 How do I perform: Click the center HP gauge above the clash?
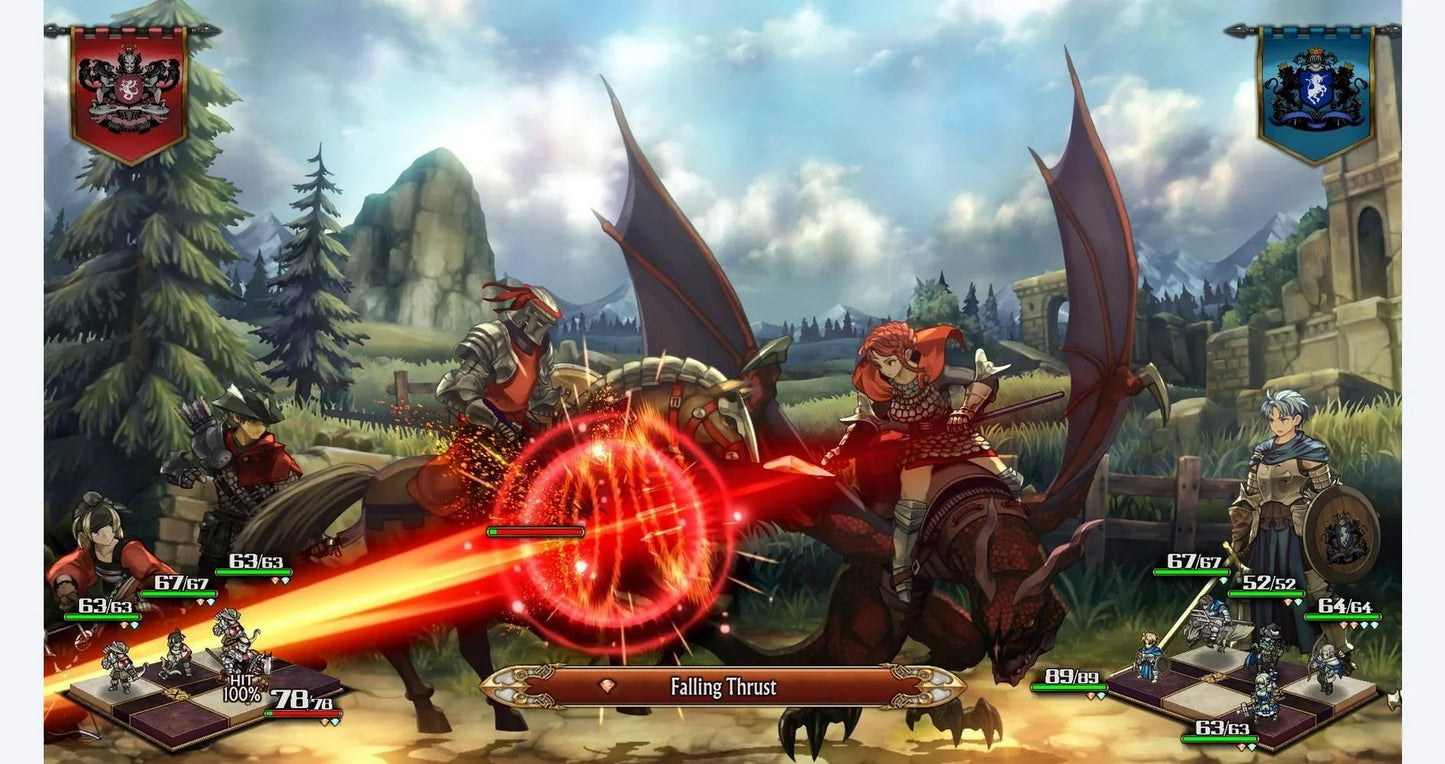click(x=536, y=531)
